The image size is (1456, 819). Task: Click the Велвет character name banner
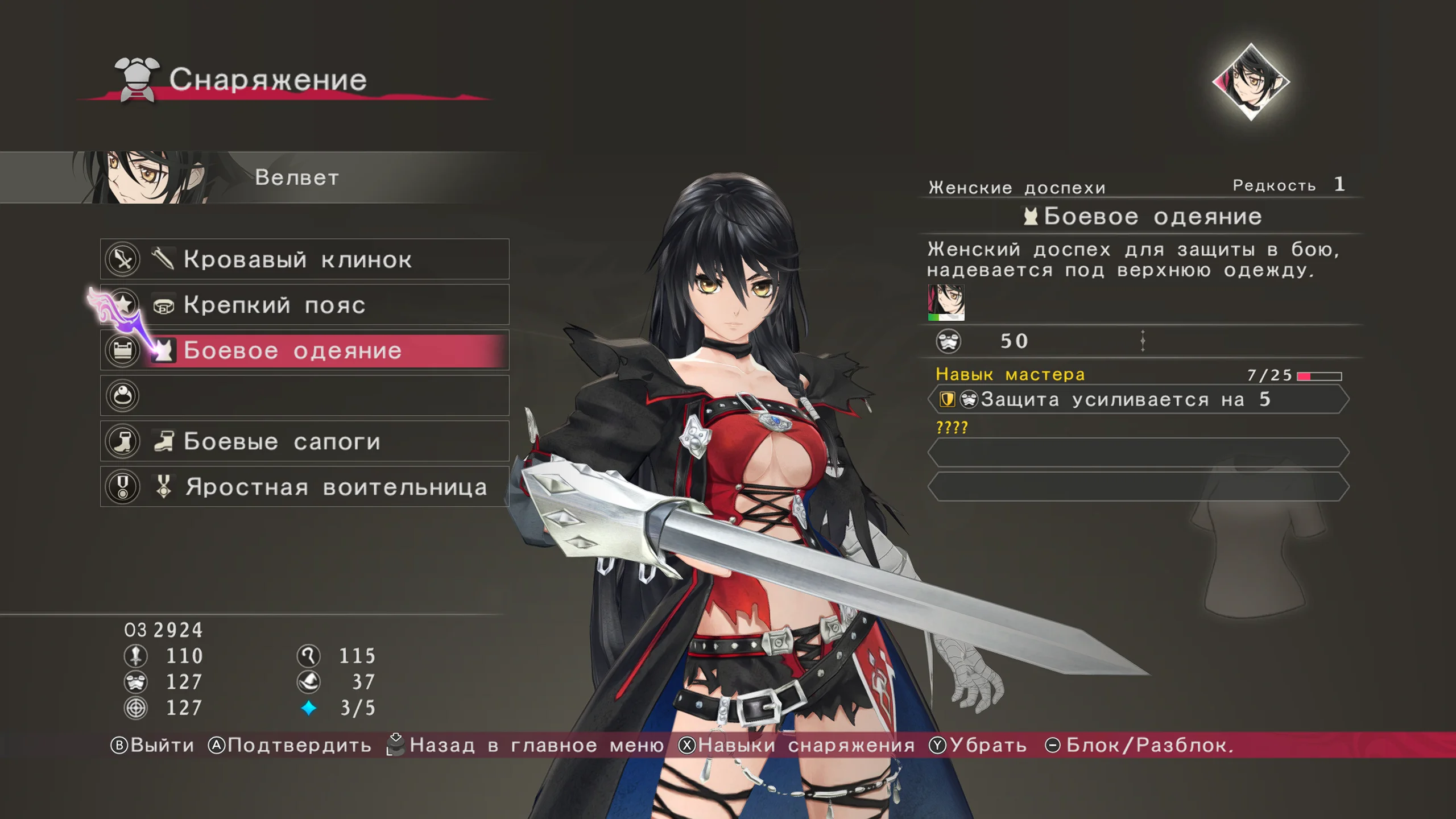coord(296,177)
